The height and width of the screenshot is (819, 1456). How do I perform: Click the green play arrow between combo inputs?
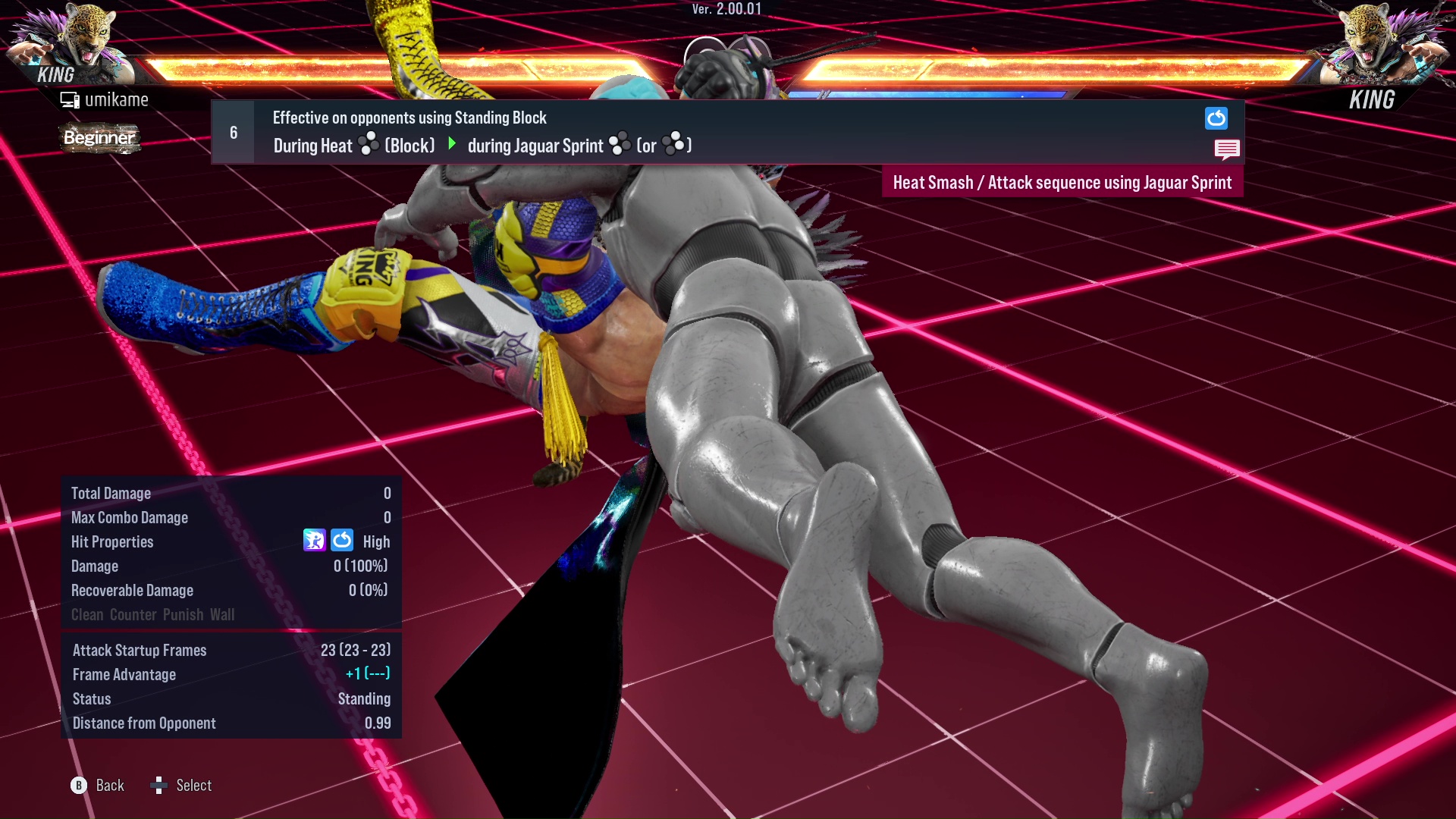point(453,145)
